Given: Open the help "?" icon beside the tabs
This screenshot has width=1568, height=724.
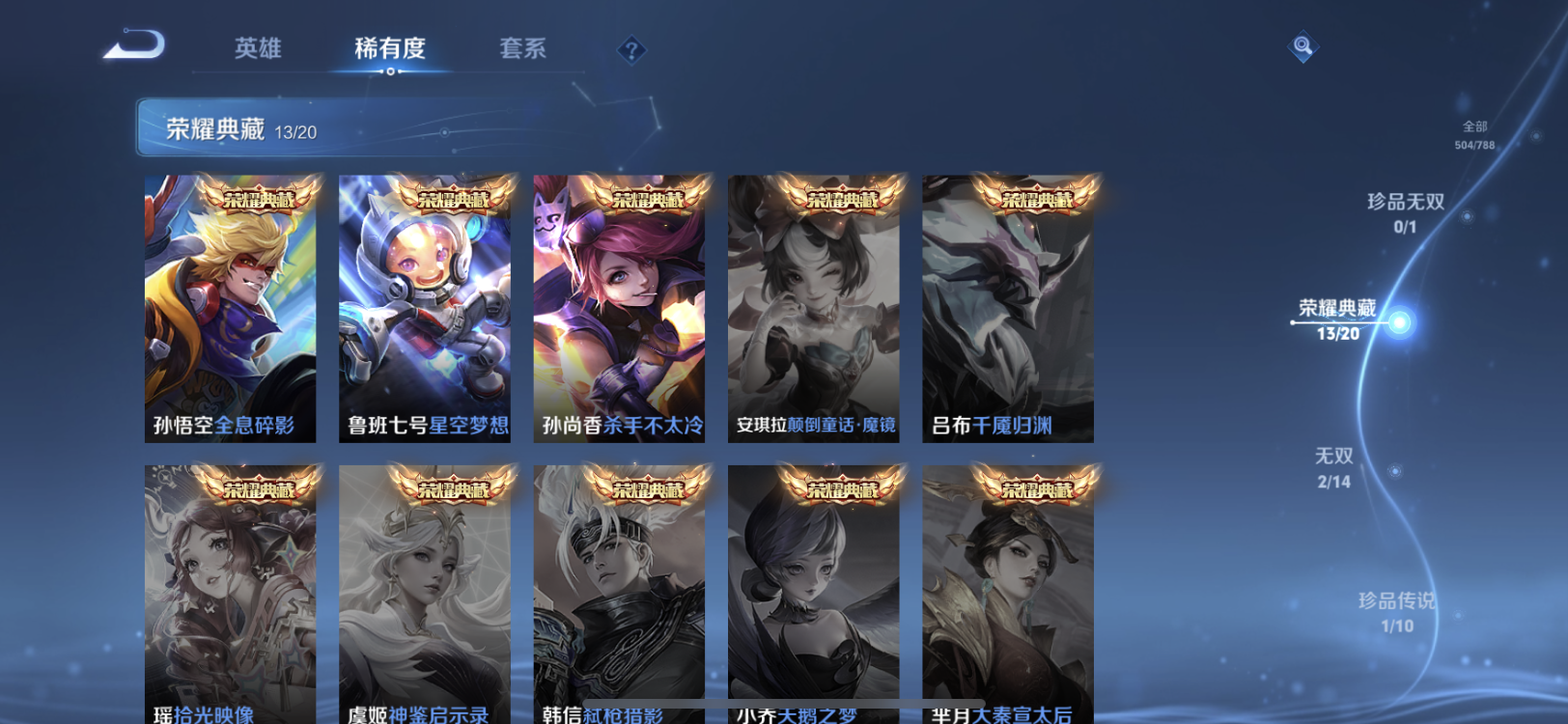Looking at the screenshot, I should (x=631, y=48).
